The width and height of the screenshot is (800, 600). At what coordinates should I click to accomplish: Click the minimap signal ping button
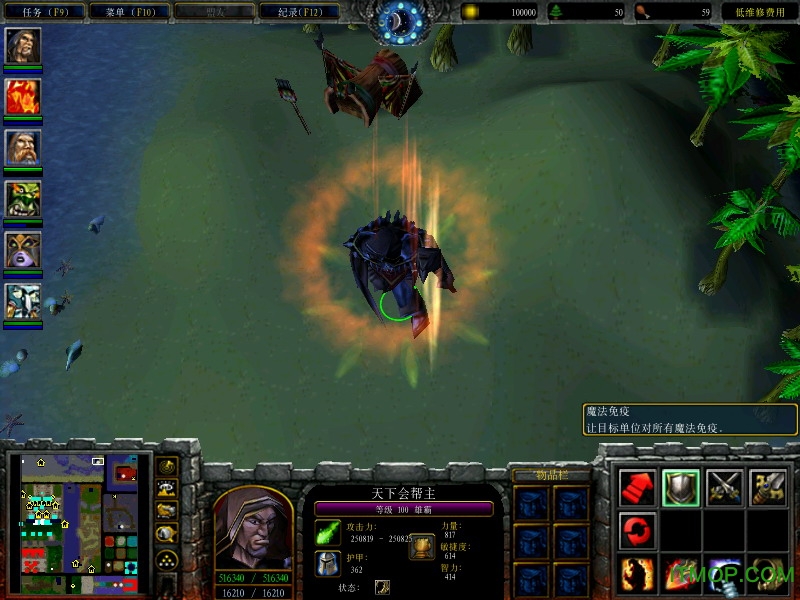167,467
